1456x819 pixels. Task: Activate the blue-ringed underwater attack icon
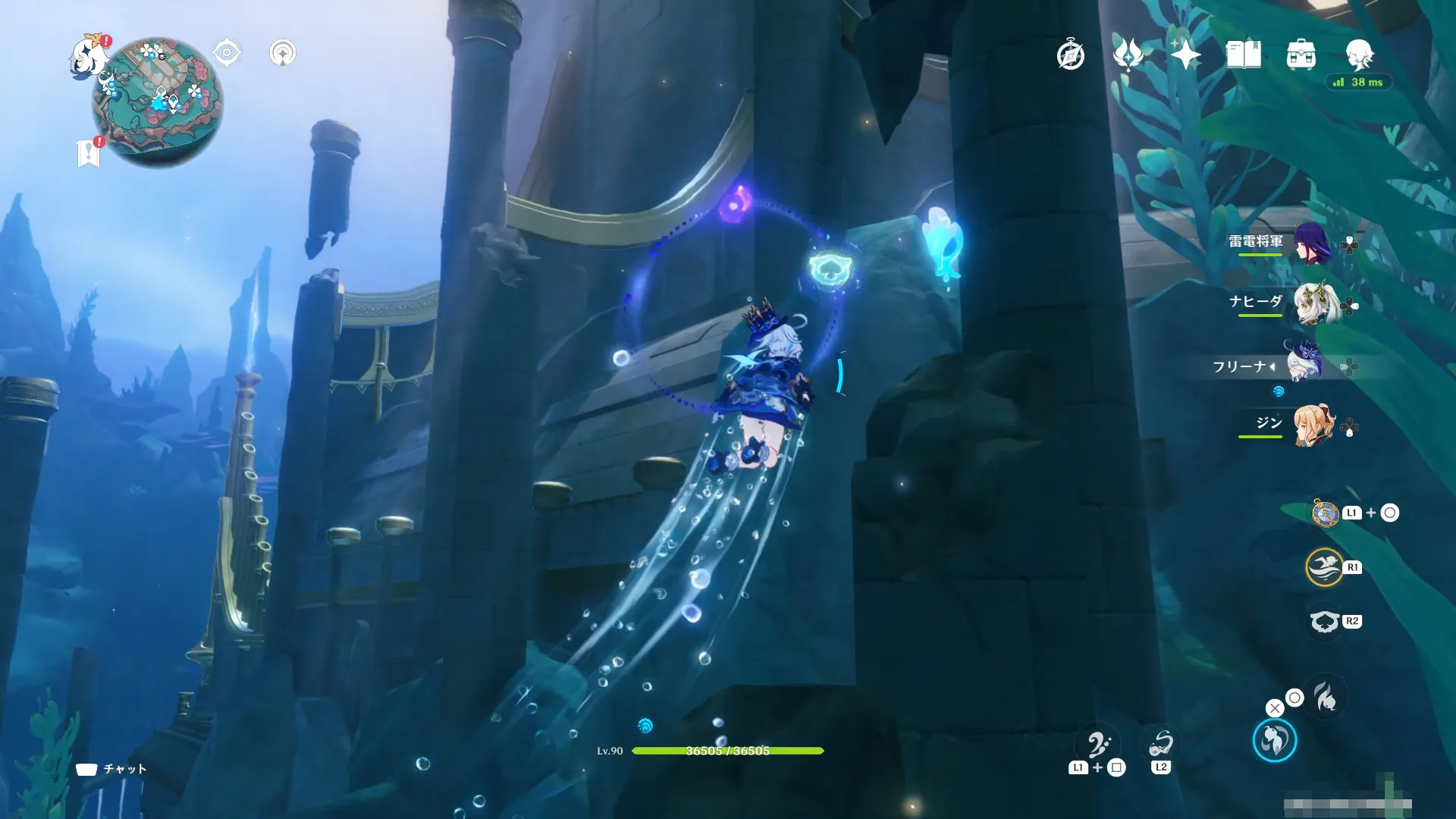click(x=1274, y=741)
